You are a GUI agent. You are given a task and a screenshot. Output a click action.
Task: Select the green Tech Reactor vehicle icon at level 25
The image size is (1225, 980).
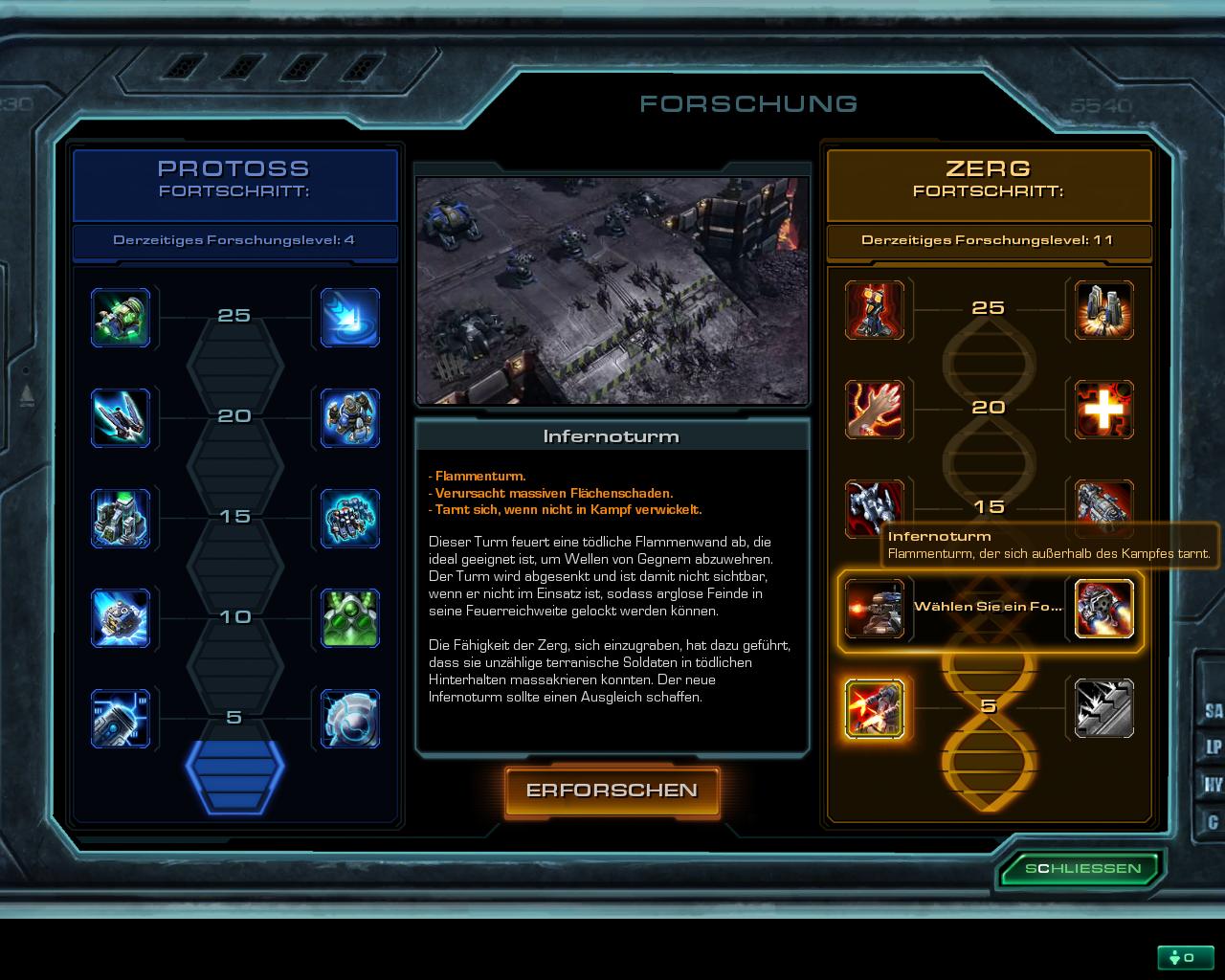coord(122,318)
